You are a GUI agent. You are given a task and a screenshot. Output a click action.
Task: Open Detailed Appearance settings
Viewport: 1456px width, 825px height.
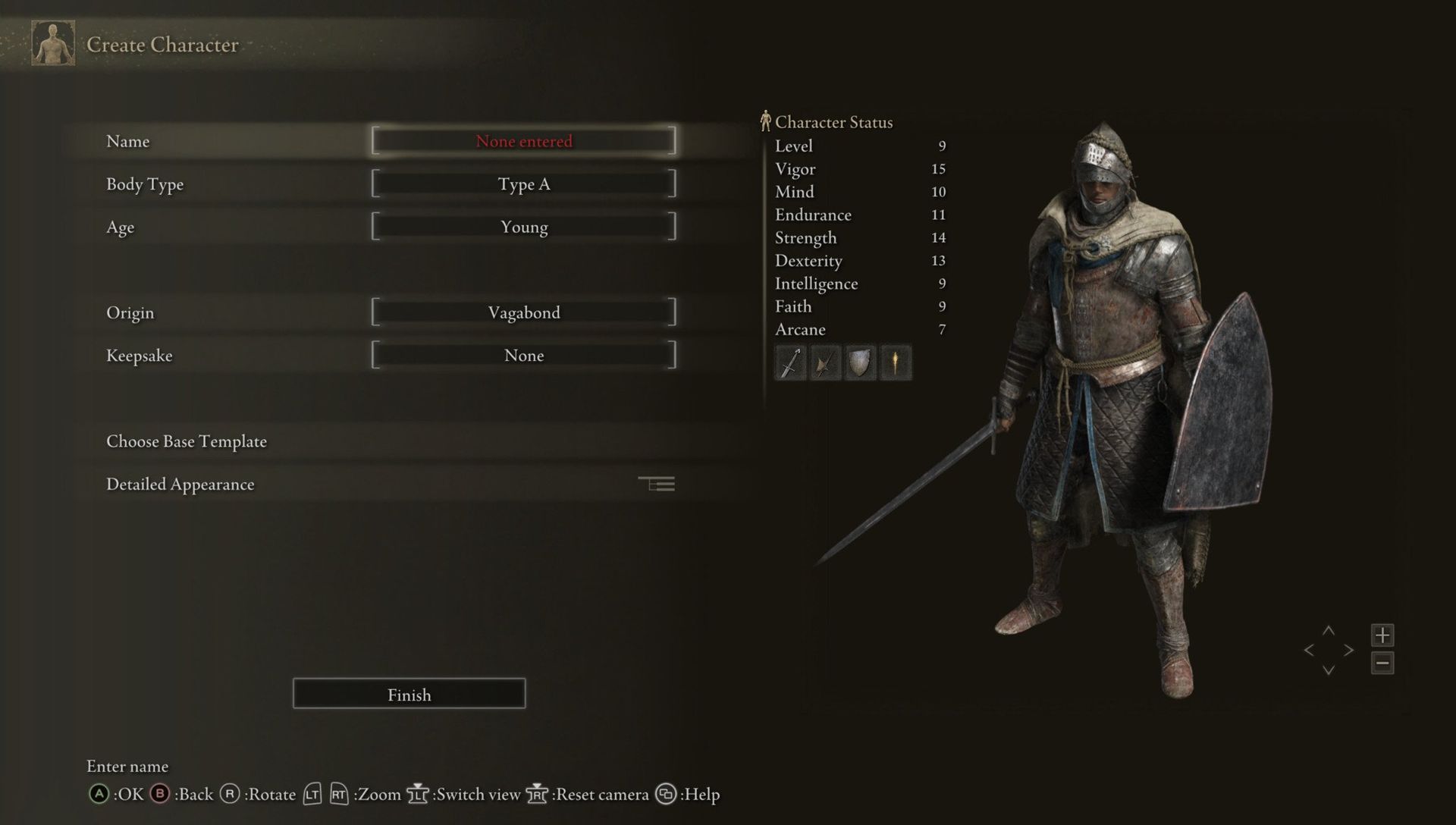pos(180,484)
